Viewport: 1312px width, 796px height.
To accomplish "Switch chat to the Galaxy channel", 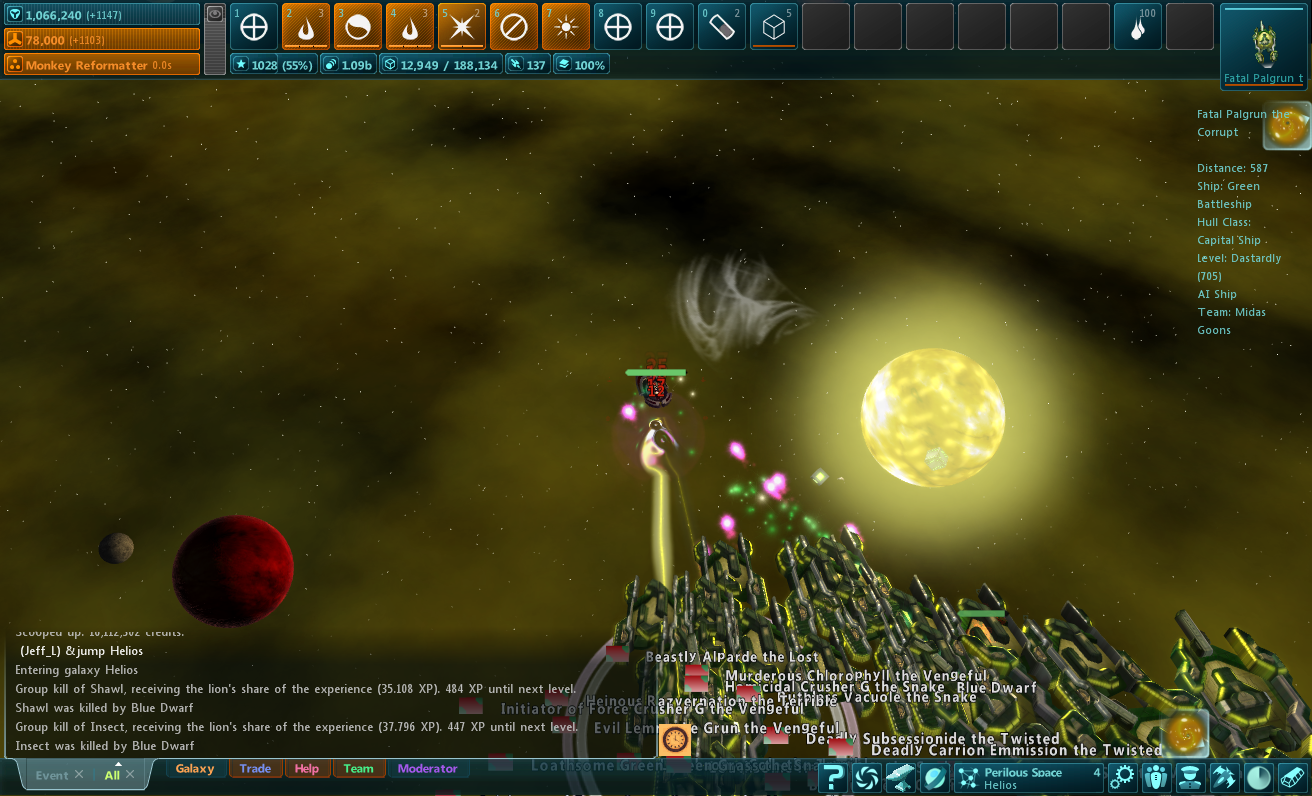I will pos(195,769).
